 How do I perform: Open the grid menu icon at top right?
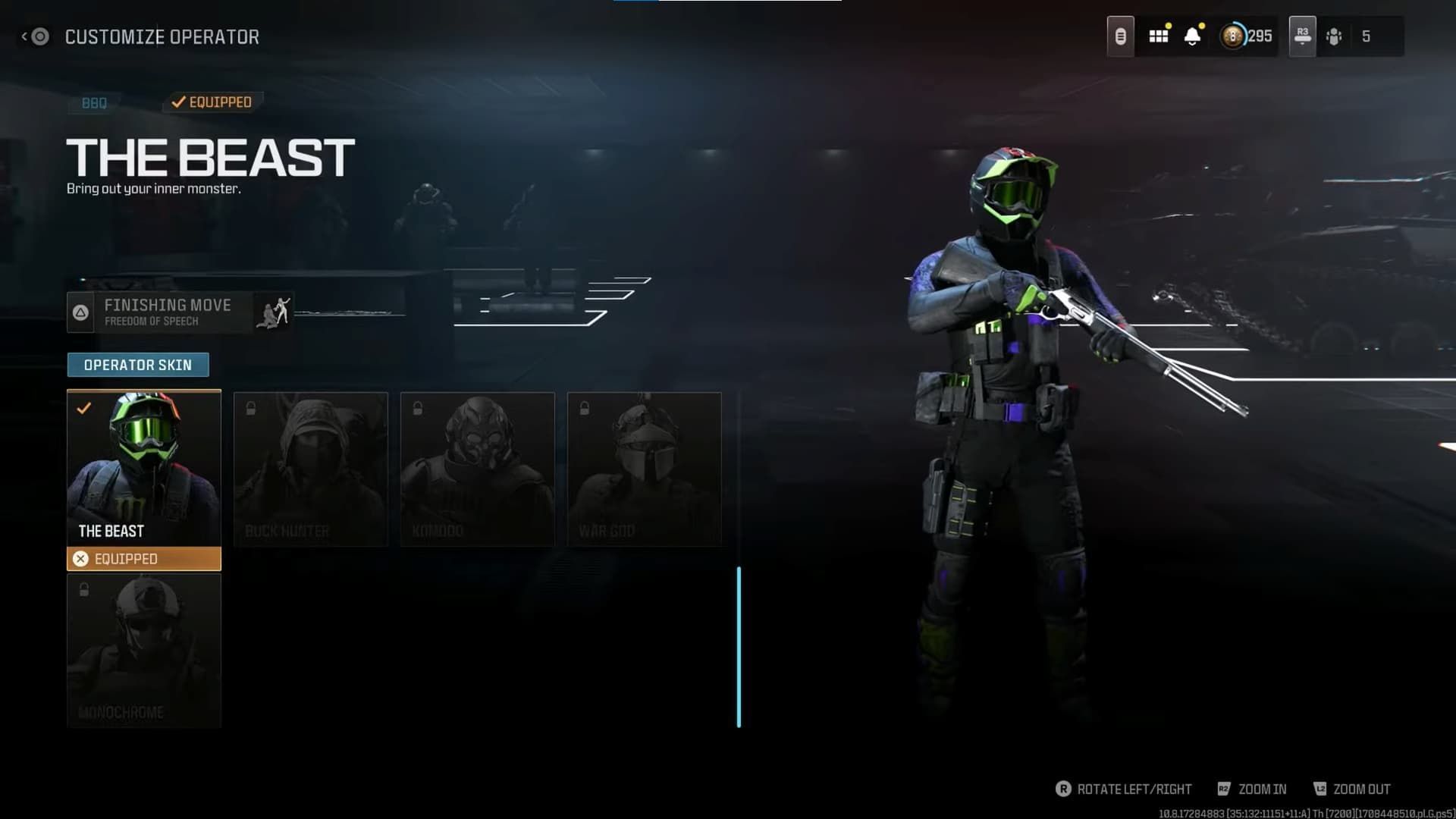coord(1158,36)
